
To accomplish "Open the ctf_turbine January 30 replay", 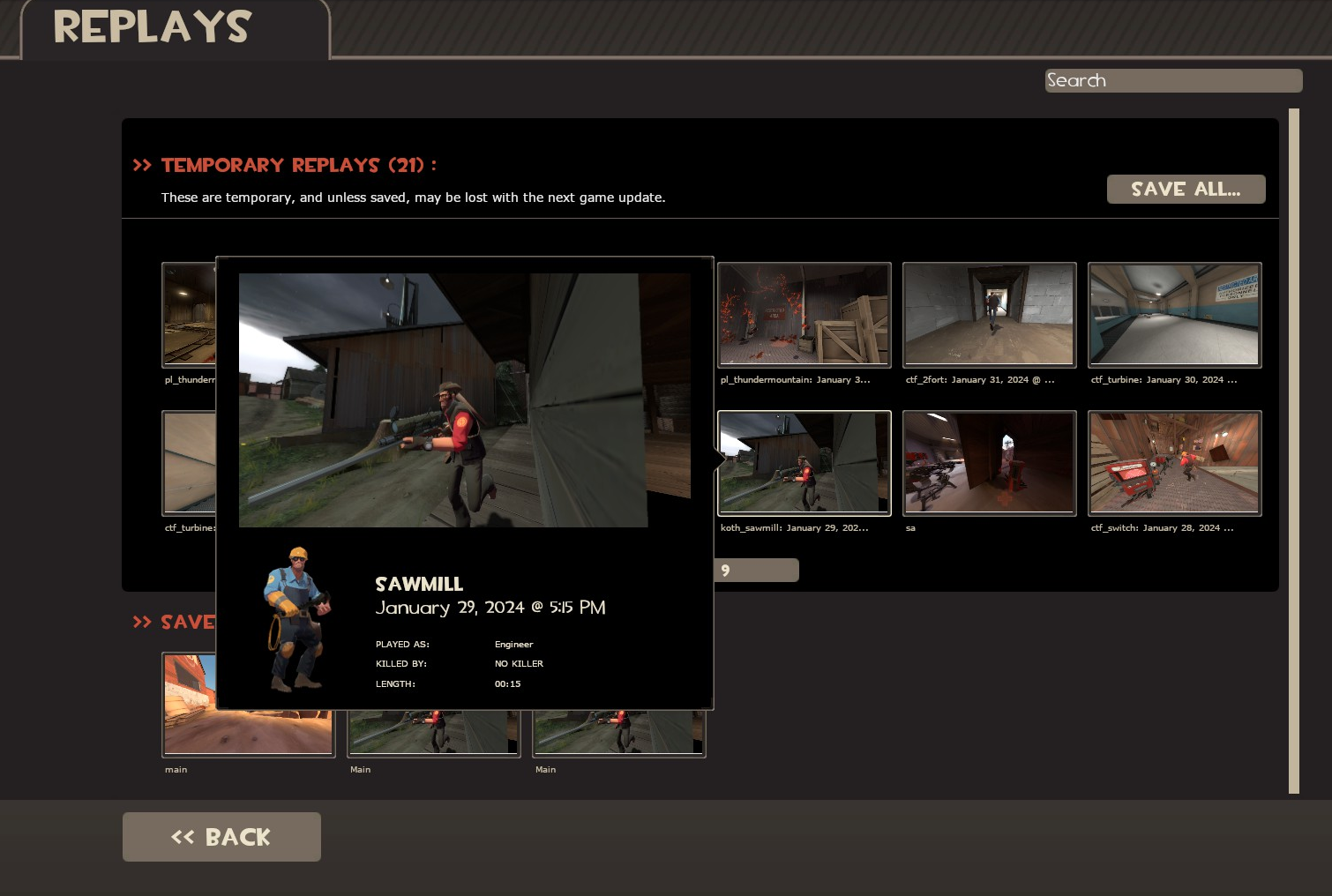I will [x=1174, y=314].
